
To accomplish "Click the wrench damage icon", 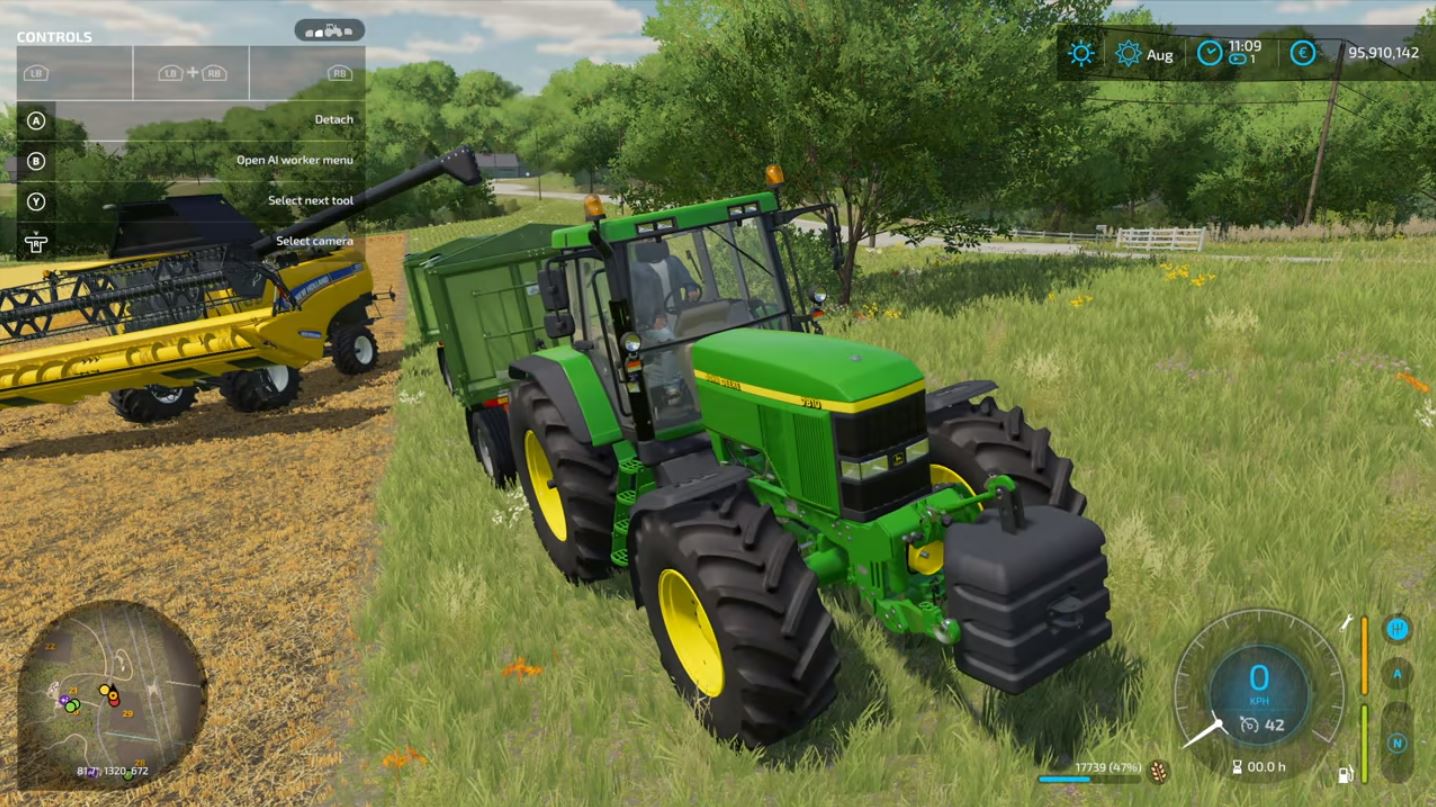I will click(x=1346, y=624).
